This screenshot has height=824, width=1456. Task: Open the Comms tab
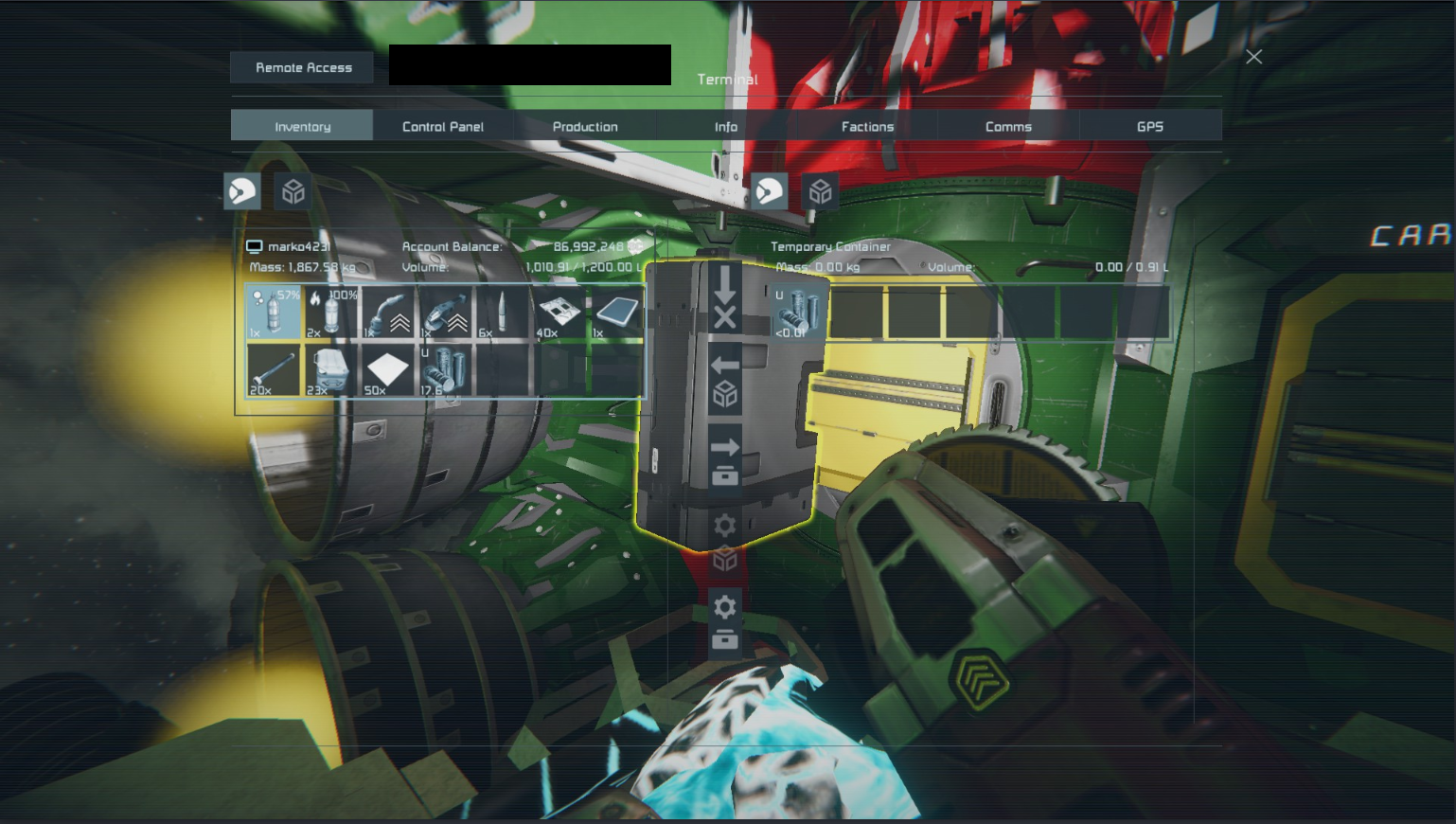pyautogui.click(x=1008, y=126)
